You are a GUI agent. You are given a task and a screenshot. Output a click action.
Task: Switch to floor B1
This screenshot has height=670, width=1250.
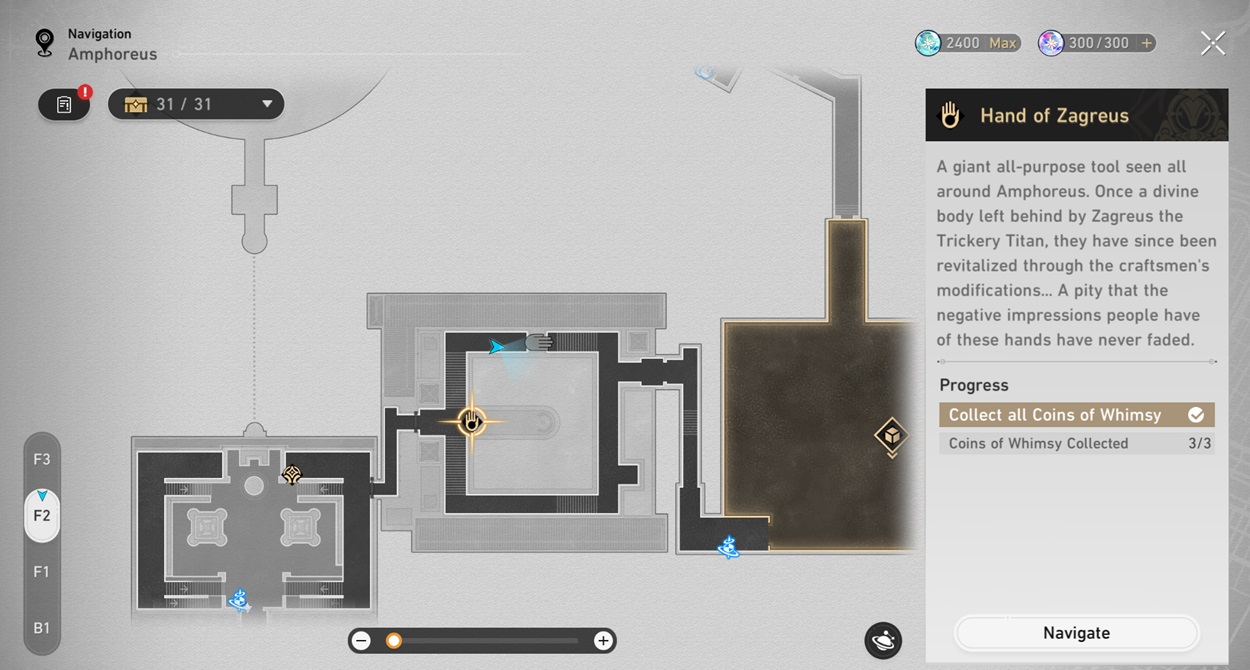42,628
